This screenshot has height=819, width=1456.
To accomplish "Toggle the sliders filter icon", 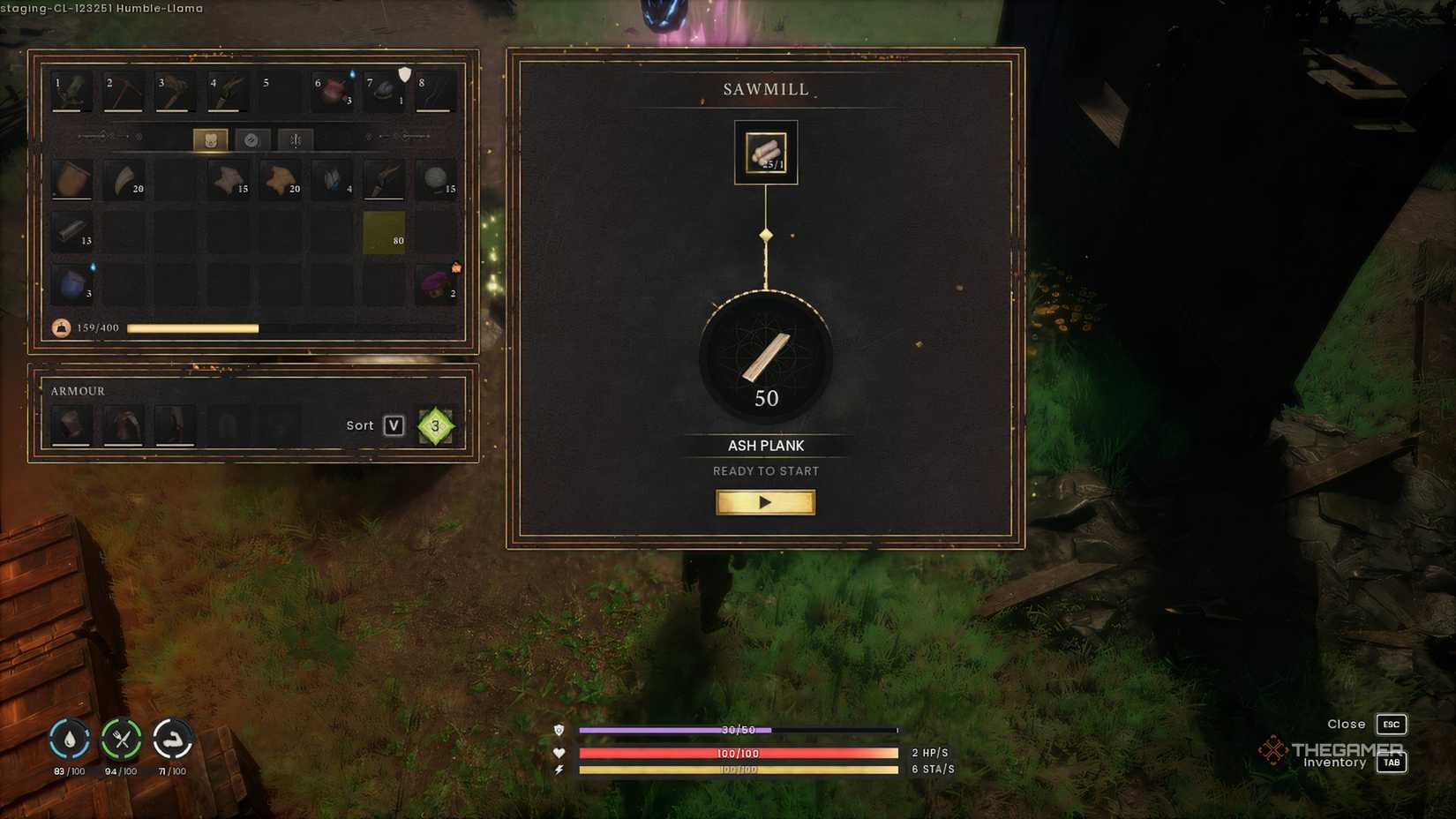I will (x=294, y=138).
